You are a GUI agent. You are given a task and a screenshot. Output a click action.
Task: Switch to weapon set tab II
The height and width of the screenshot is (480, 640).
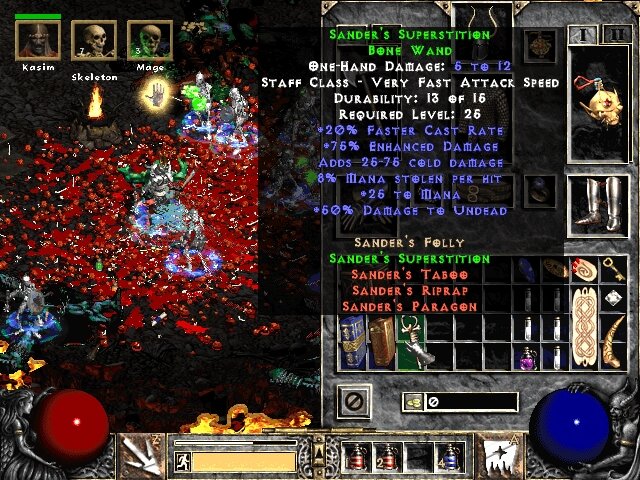(613, 36)
